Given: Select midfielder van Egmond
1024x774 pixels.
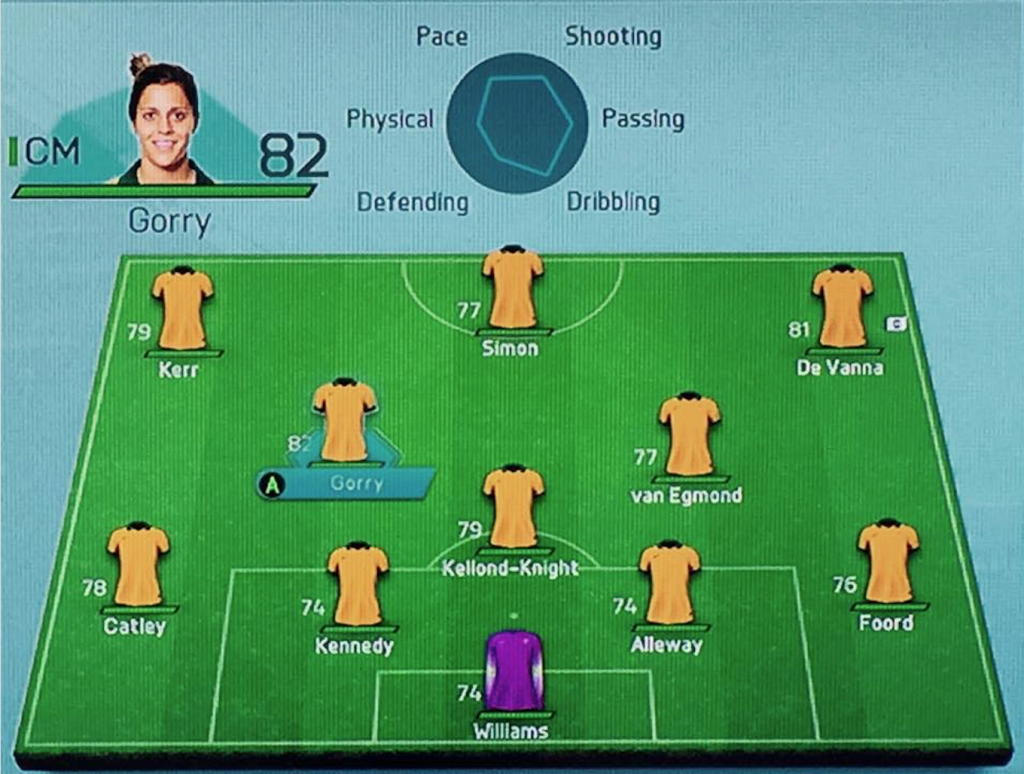Looking at the screenshot, I should [689, 436].
